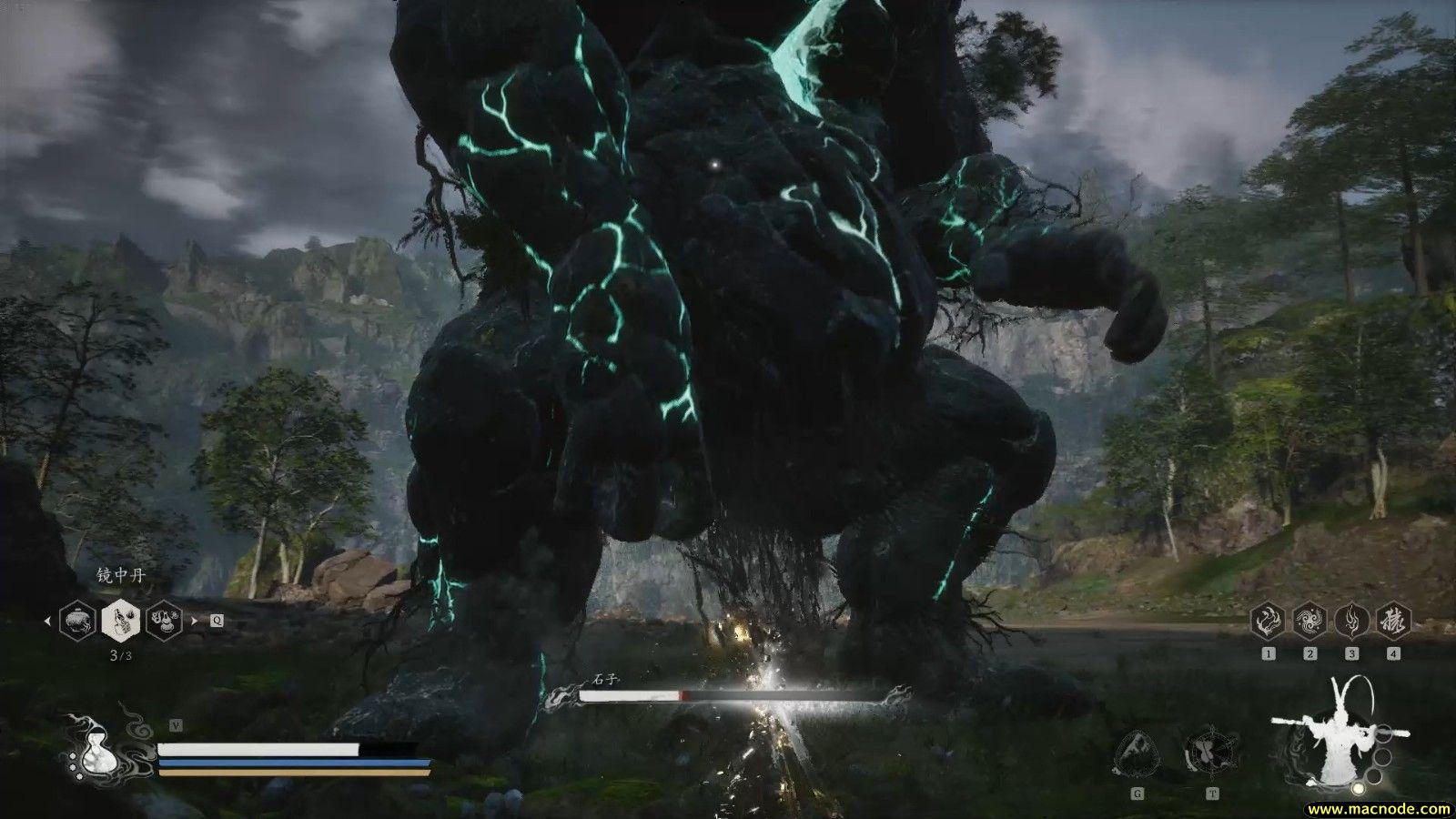This screenshot has height=819, width=1456.
Task: Activate the mountain-shaped spirit skill icon
Action: click(1137, 753)
